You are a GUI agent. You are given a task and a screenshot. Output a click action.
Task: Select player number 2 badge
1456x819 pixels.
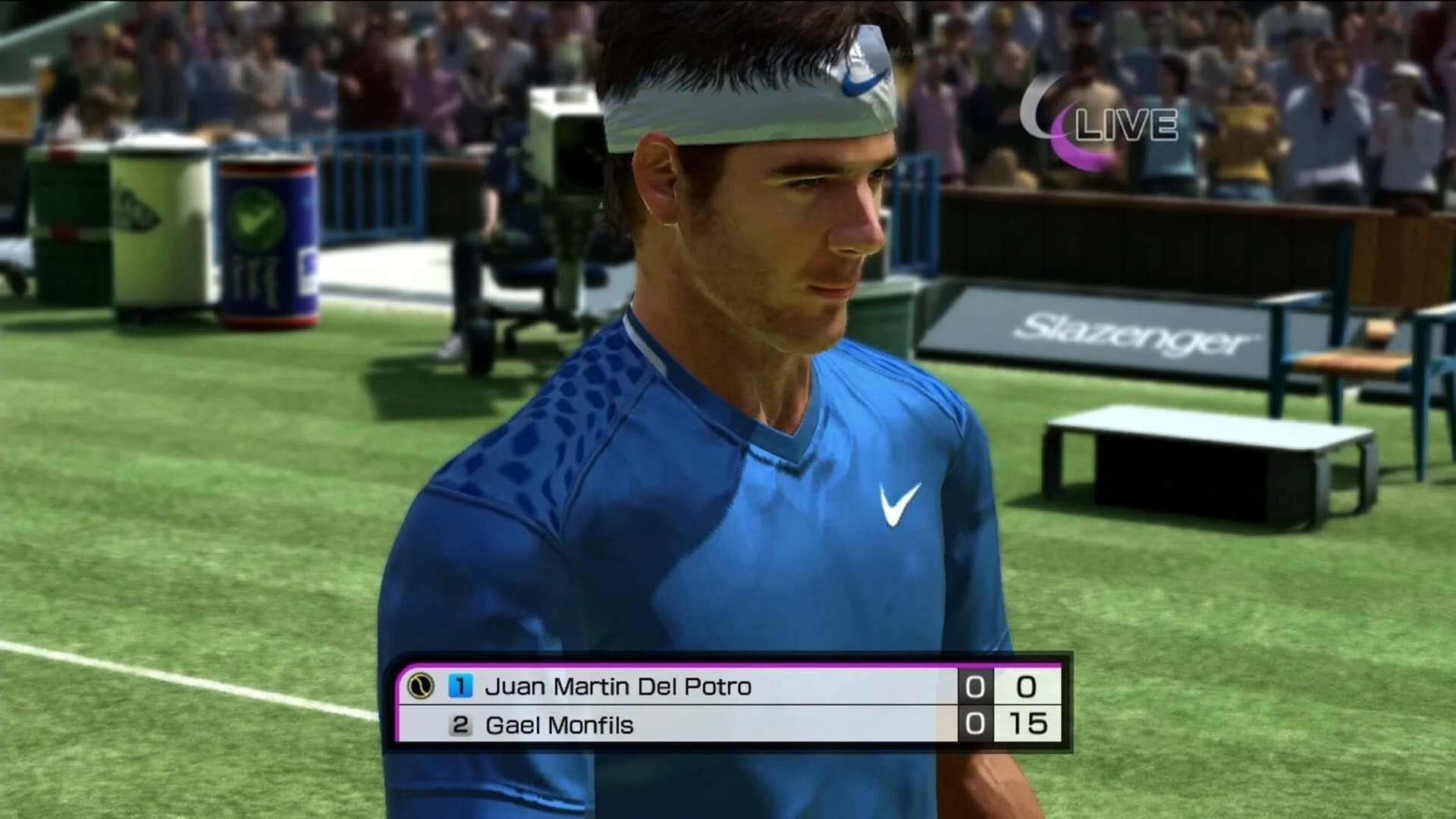click(x=460, y=724)
